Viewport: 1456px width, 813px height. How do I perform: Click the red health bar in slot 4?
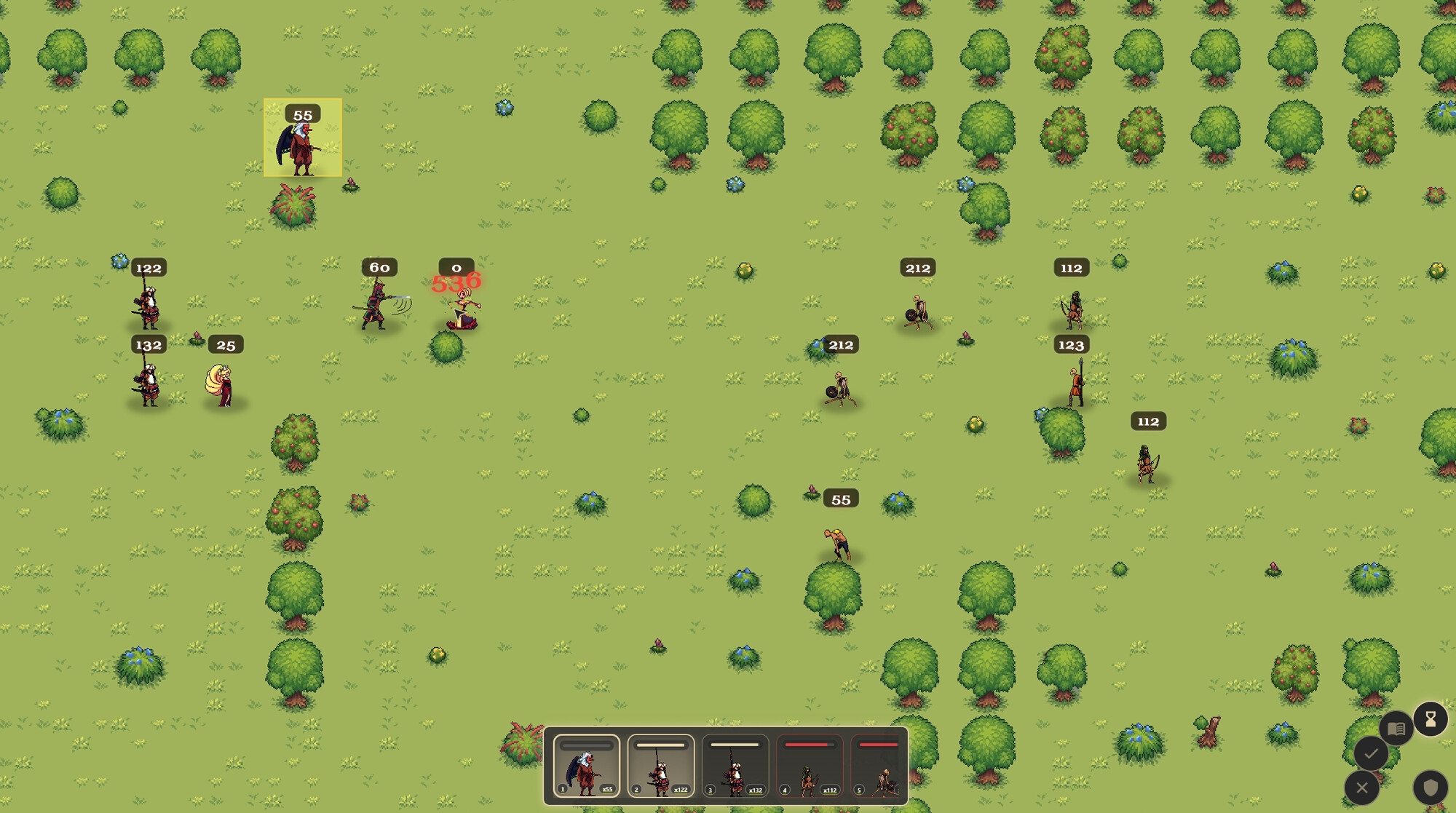tap(808, 745)
